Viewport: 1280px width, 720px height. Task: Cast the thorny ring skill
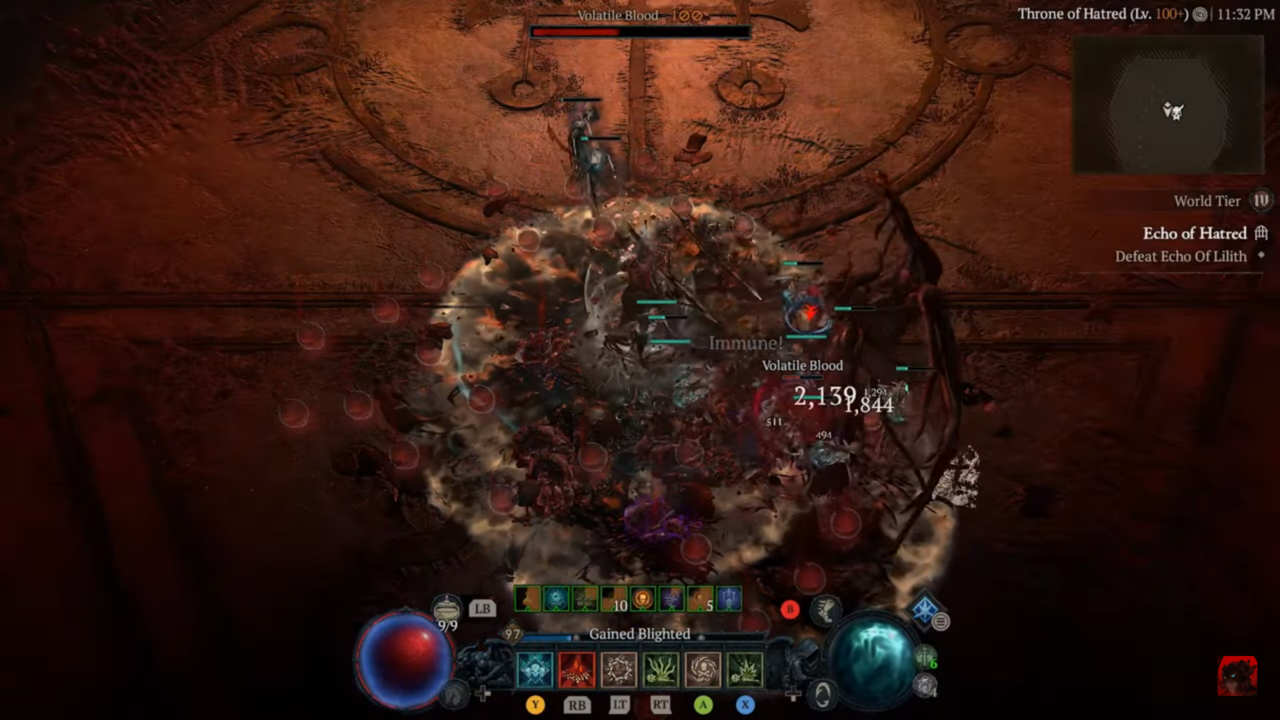click(619, 669)
